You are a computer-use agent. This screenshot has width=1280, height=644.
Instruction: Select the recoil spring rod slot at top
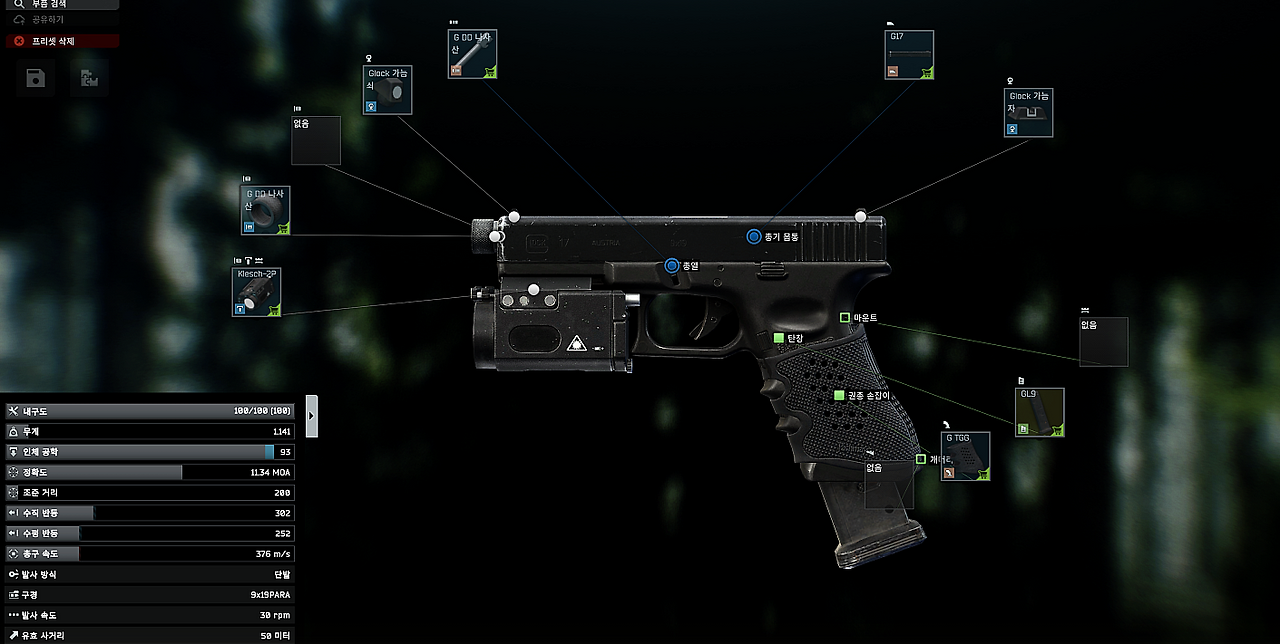coord(472,54)
